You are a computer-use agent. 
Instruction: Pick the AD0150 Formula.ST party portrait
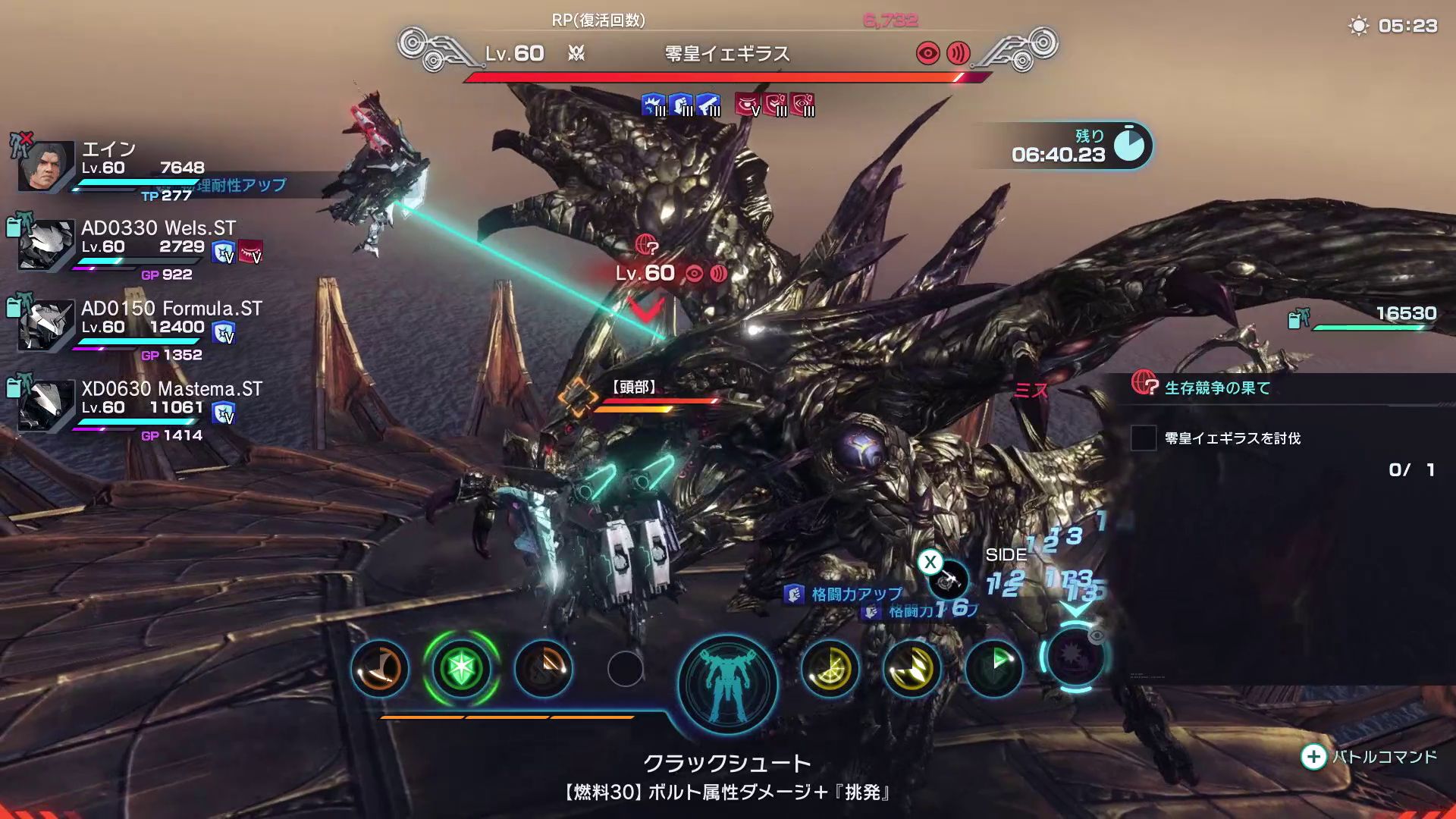pyautogui.click(x=47, y=325)
